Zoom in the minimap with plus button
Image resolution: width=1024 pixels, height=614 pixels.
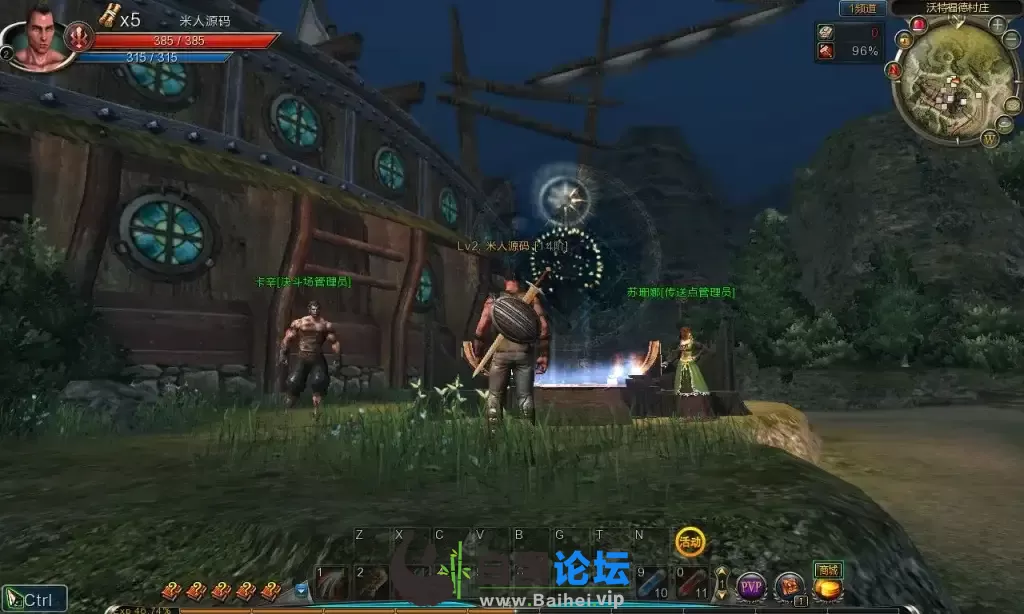click(997, 24)
